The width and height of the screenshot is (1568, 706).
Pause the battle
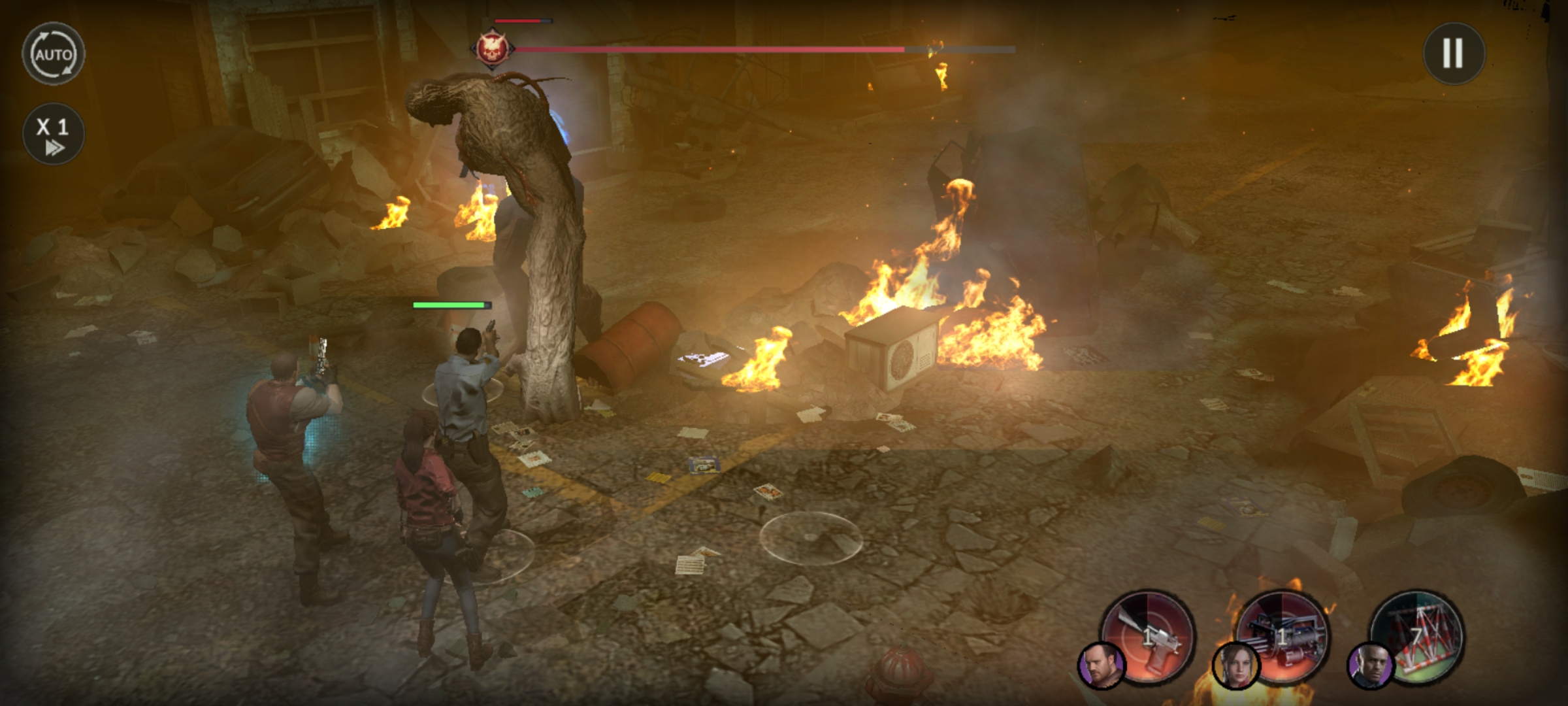1454,54
